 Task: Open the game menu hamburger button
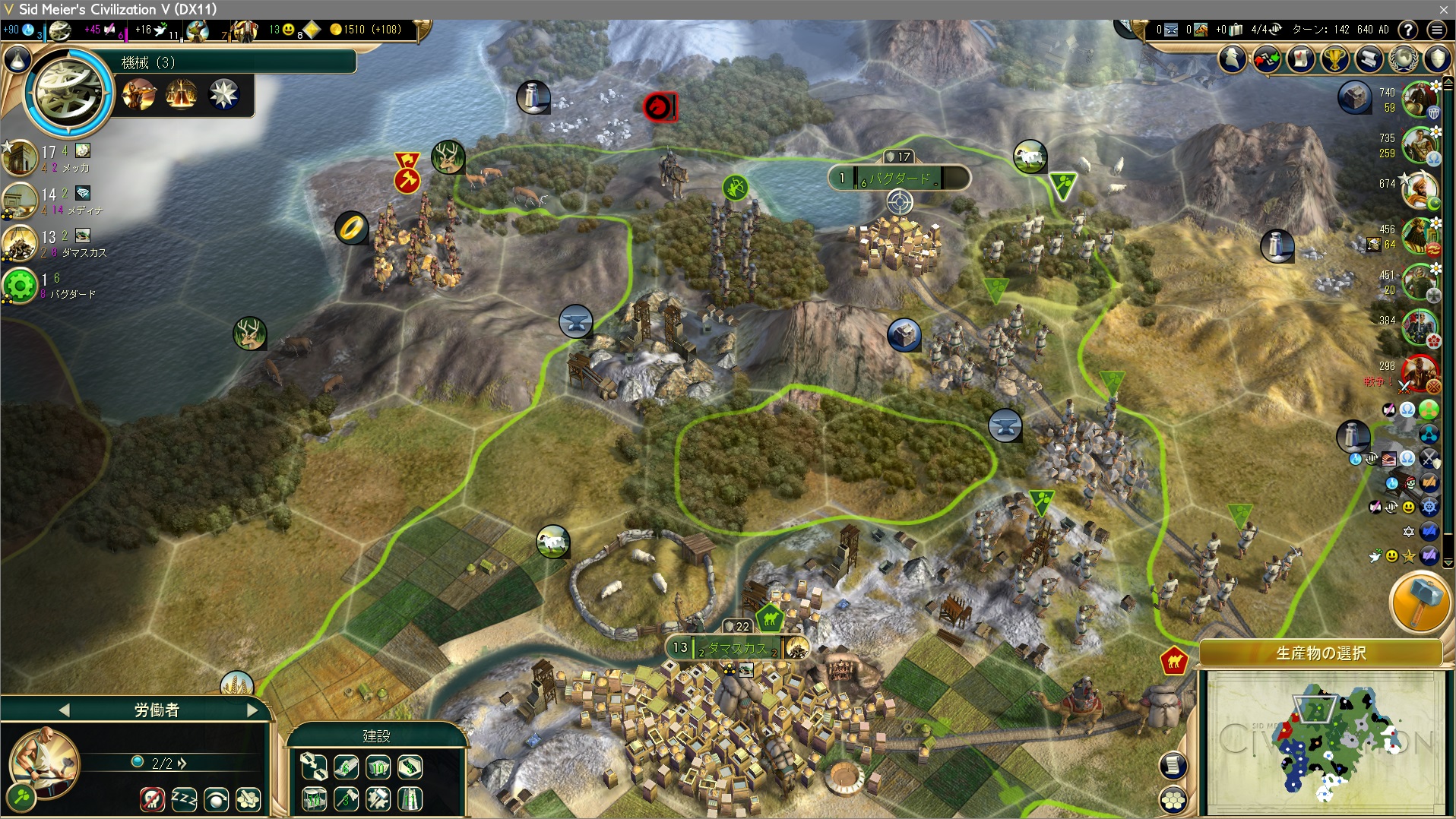[1436, 30]
